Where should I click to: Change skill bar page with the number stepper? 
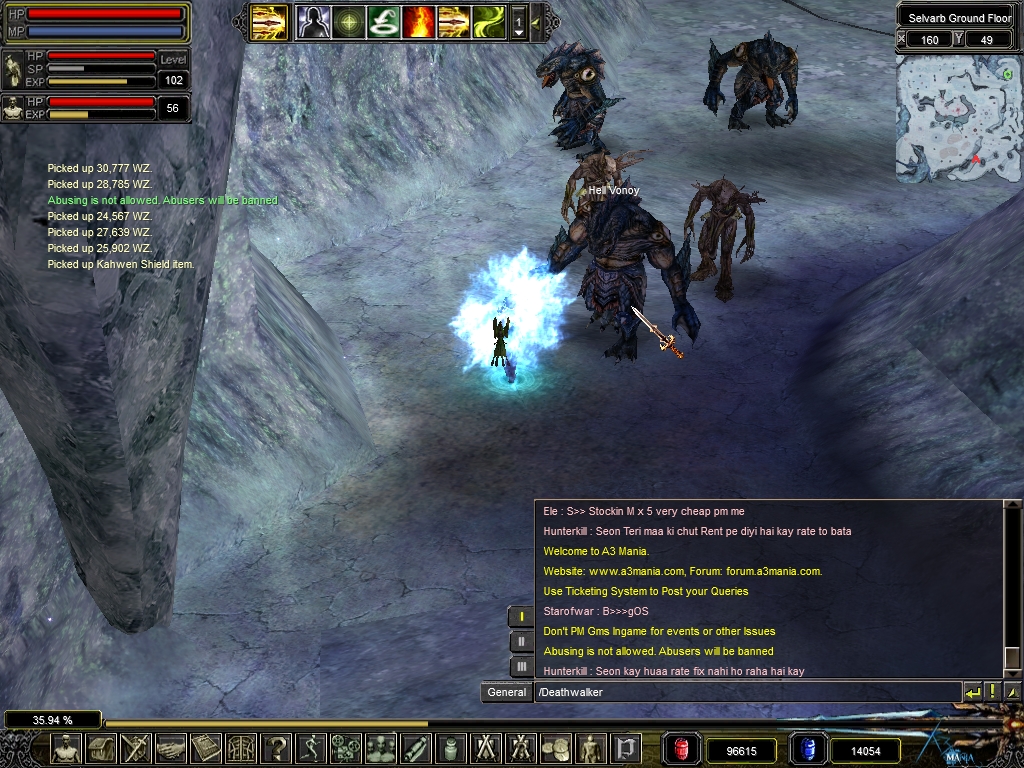(x=518, y=21)
